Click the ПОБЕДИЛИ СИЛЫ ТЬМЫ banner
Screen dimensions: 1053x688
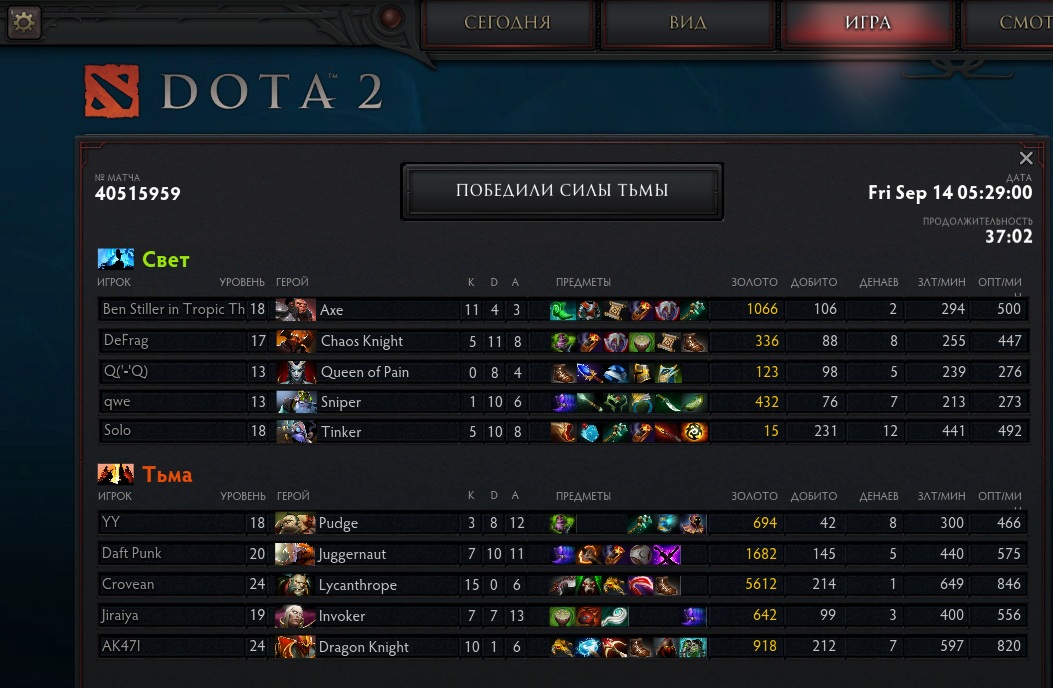[561, 191]
